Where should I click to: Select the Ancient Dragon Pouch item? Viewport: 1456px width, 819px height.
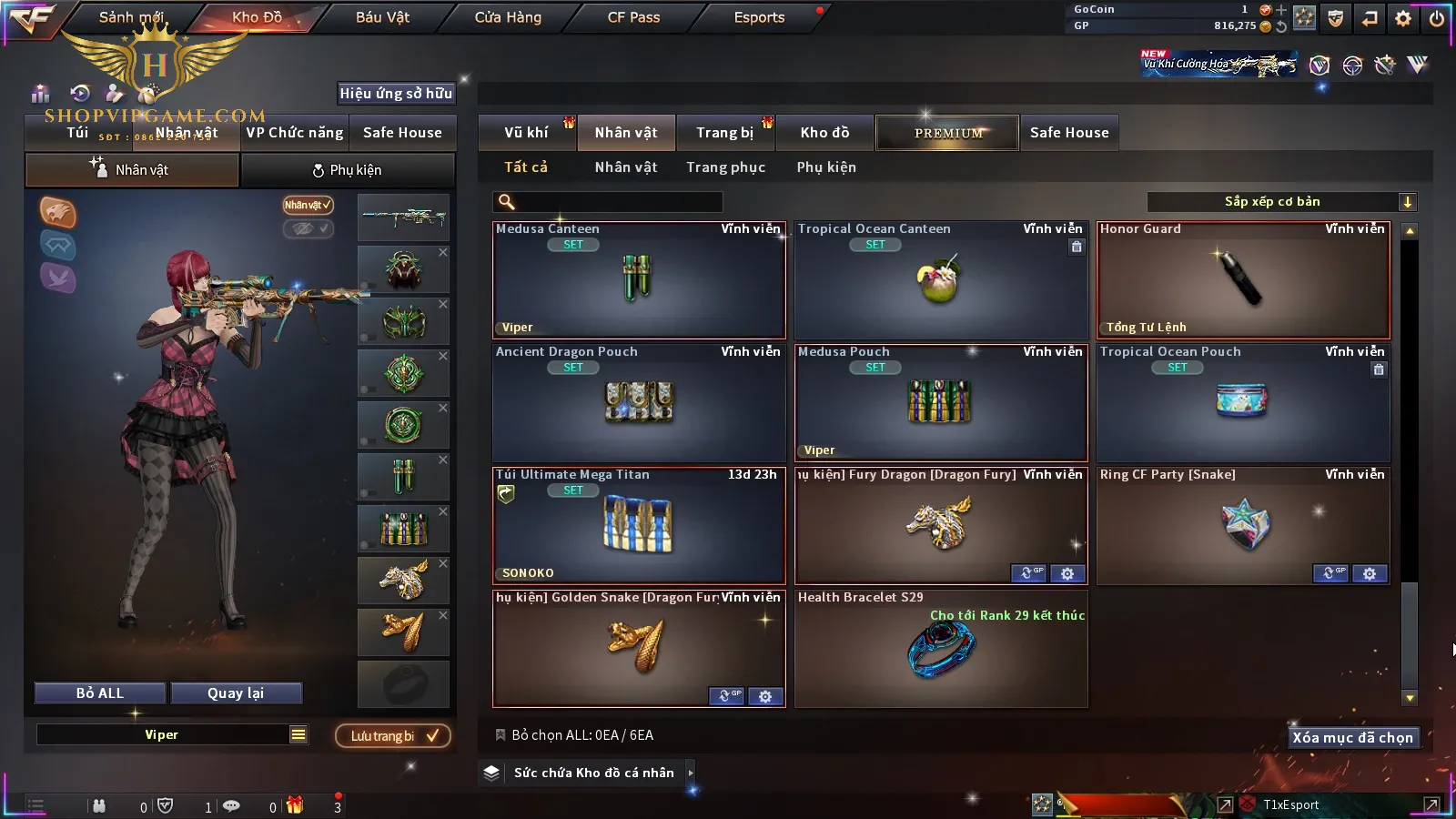tap(639, 403)
